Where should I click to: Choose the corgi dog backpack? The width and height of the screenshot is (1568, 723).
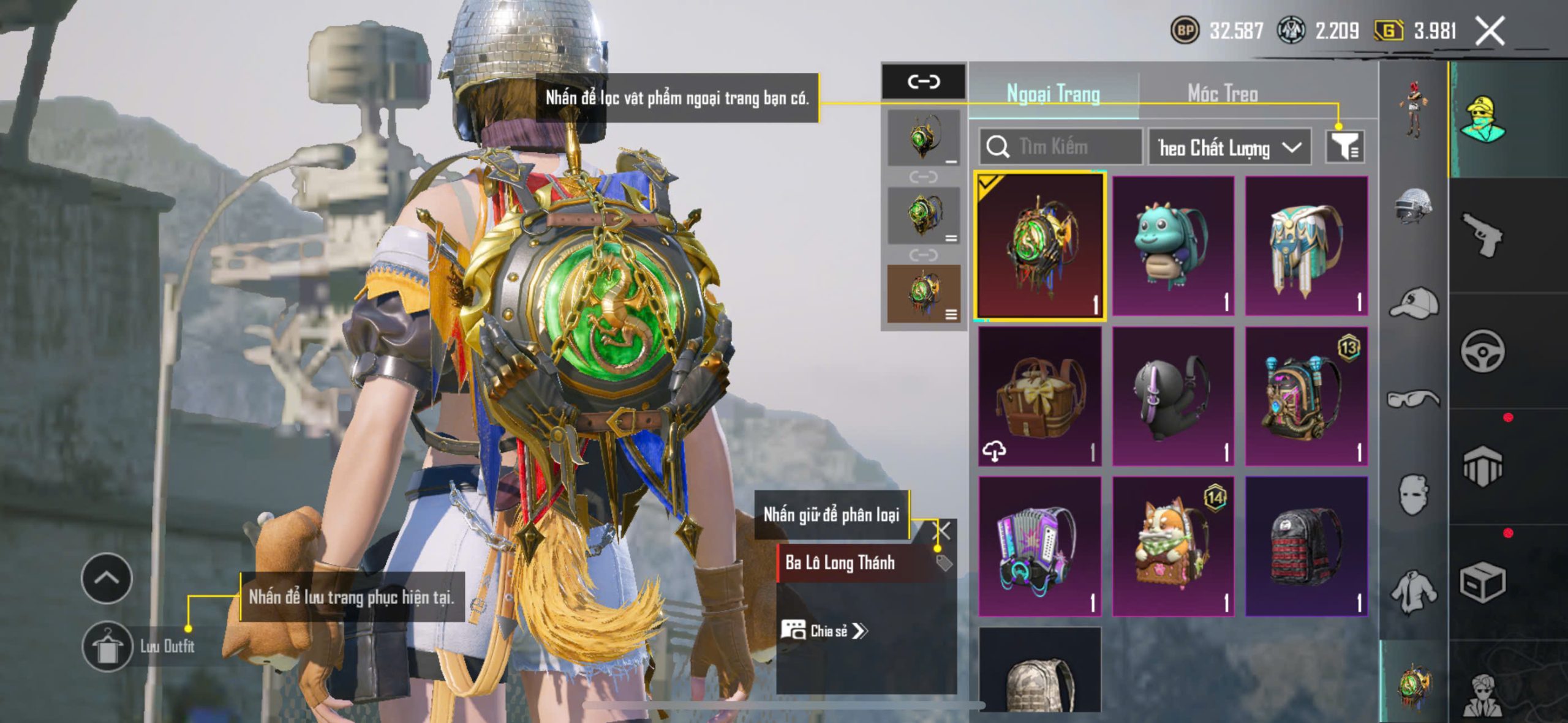1172,546
